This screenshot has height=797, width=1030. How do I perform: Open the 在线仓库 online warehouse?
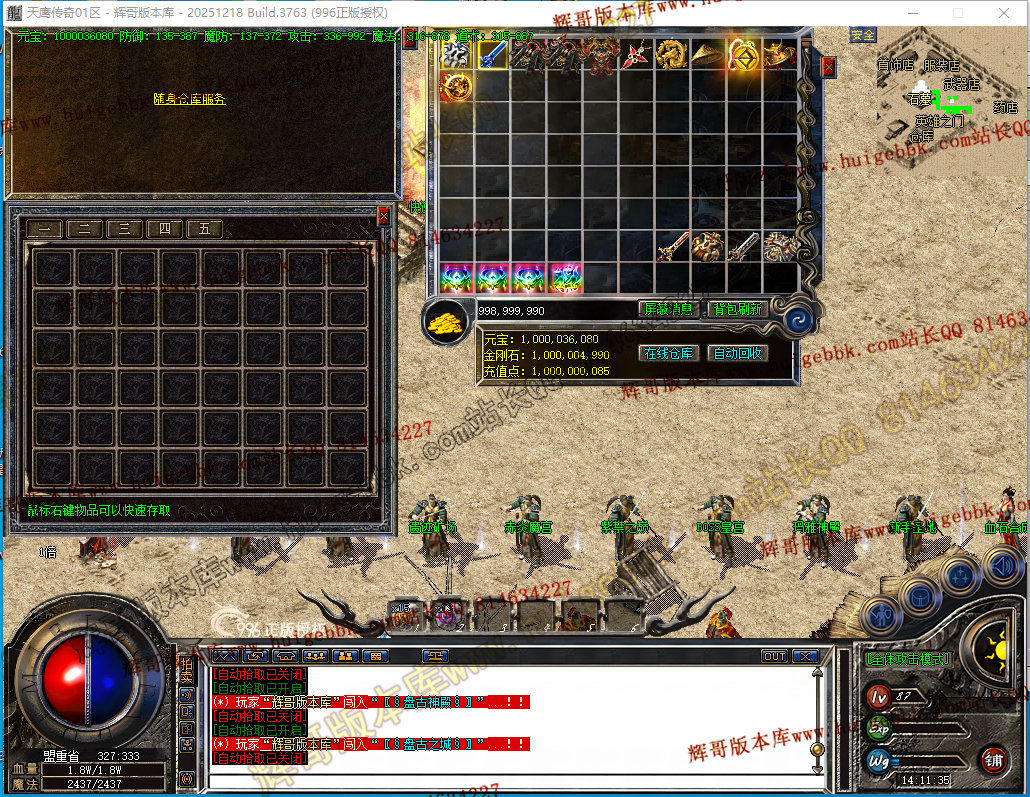click(x=668, y=353)
